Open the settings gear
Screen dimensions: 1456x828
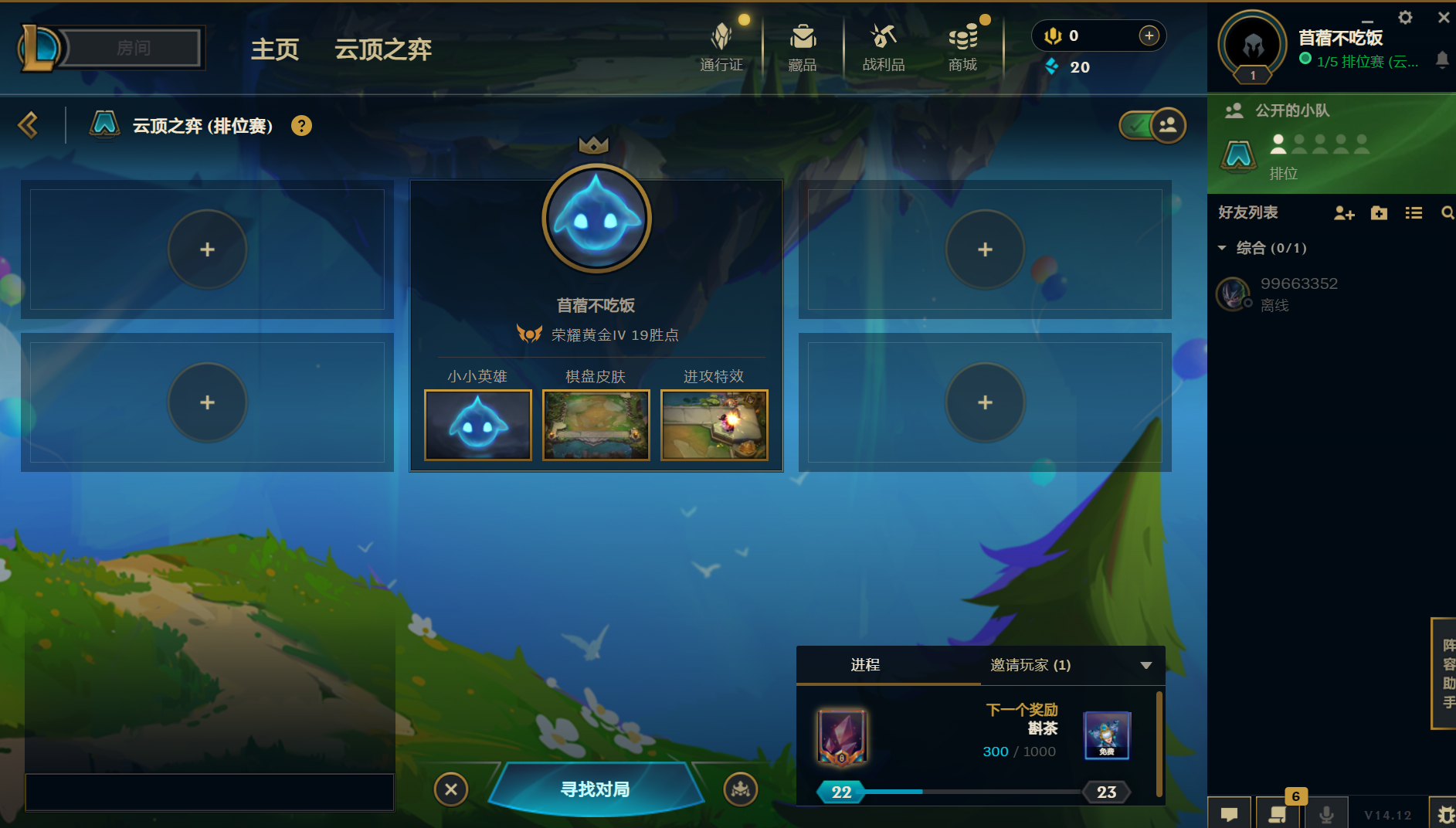(x=1407, y=17)
